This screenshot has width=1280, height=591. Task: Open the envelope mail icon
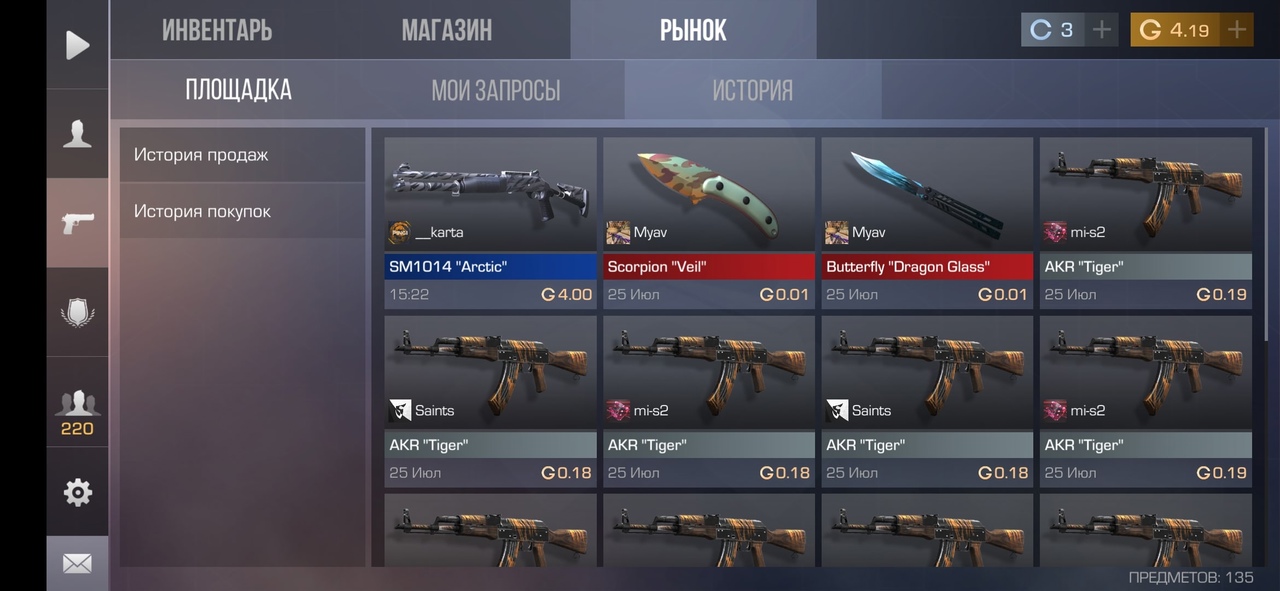[x=77, y=564]
